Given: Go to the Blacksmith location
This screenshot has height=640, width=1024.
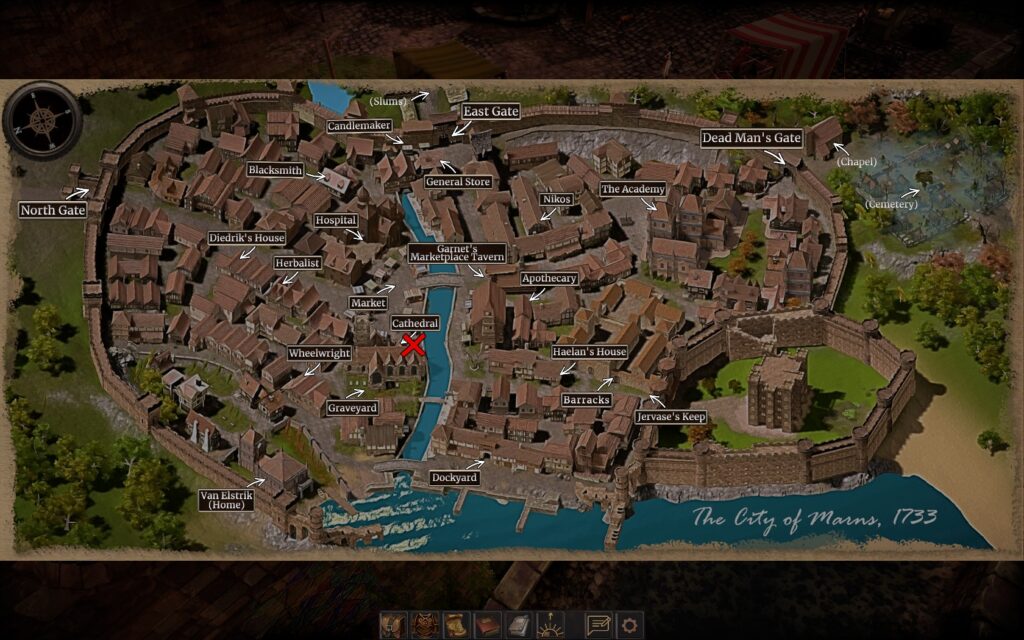Looking at the screenshot, I should [275, 170].
